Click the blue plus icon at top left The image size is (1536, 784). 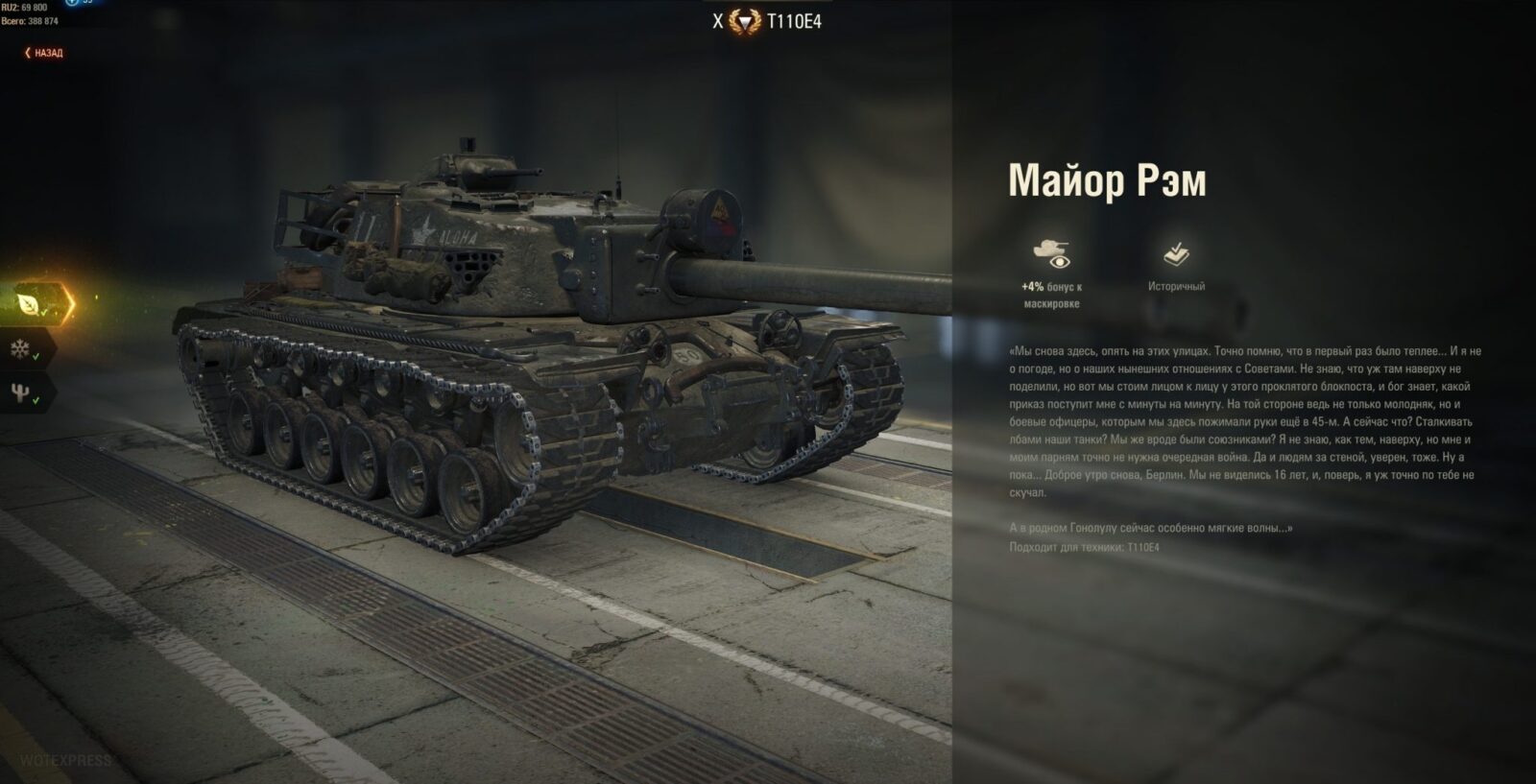coord(71,3)
